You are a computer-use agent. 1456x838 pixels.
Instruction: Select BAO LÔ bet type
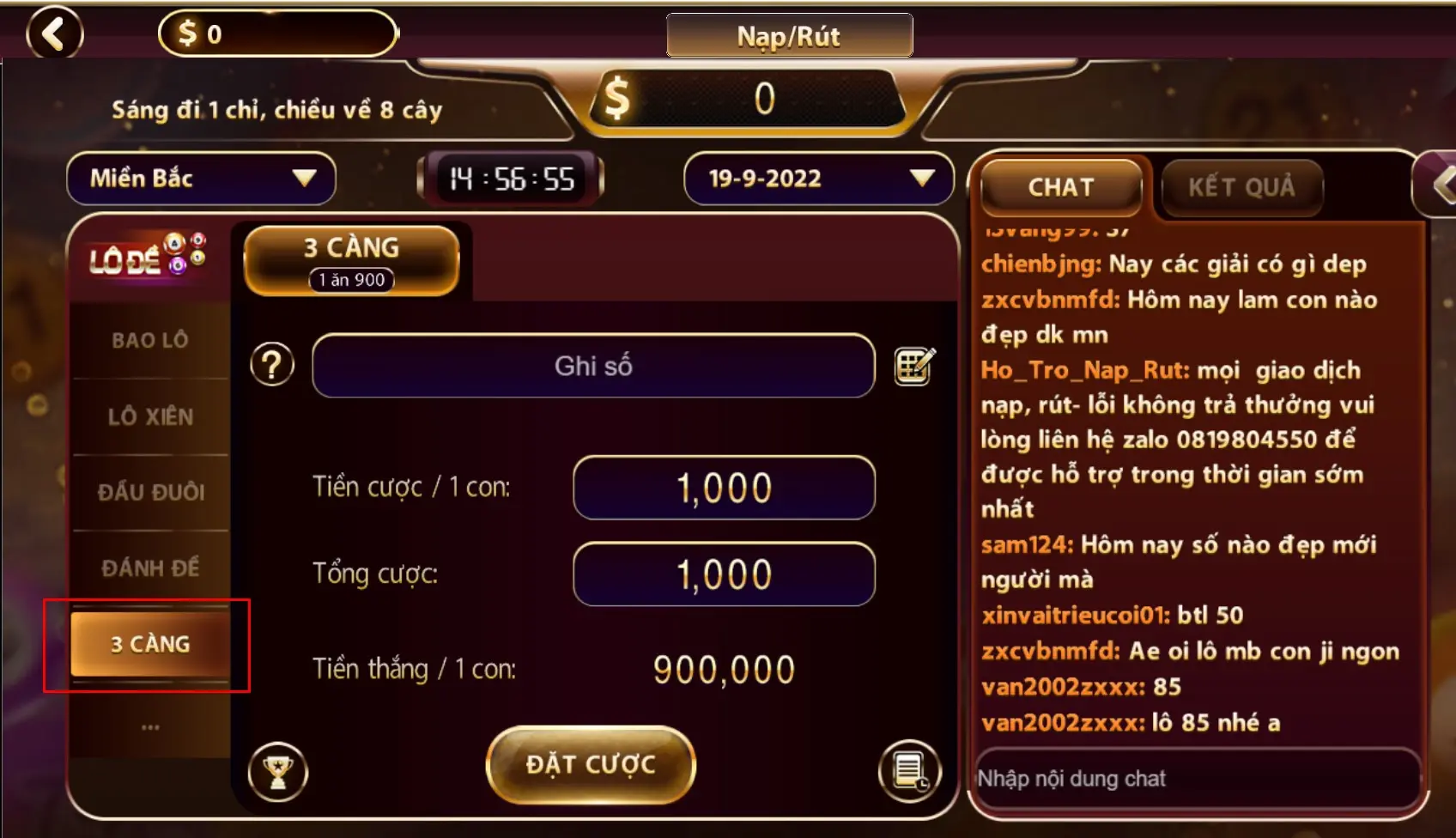pyautogui.click(x=150, y=340)
